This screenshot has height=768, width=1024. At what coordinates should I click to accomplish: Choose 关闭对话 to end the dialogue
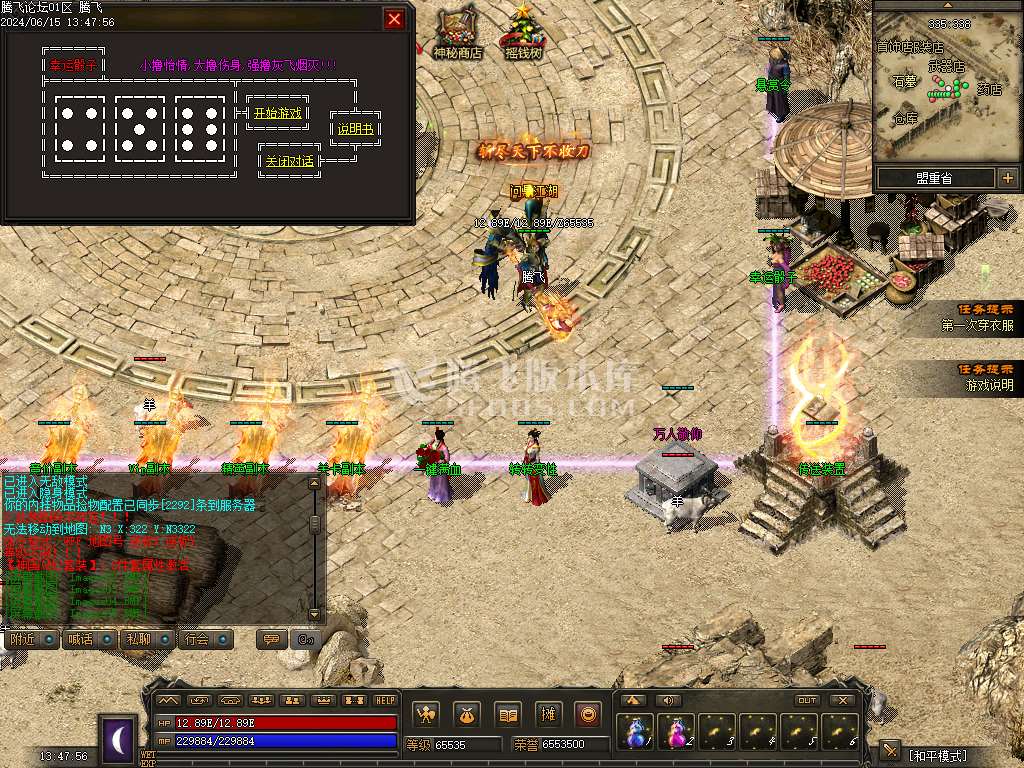(x=289, y=161)
